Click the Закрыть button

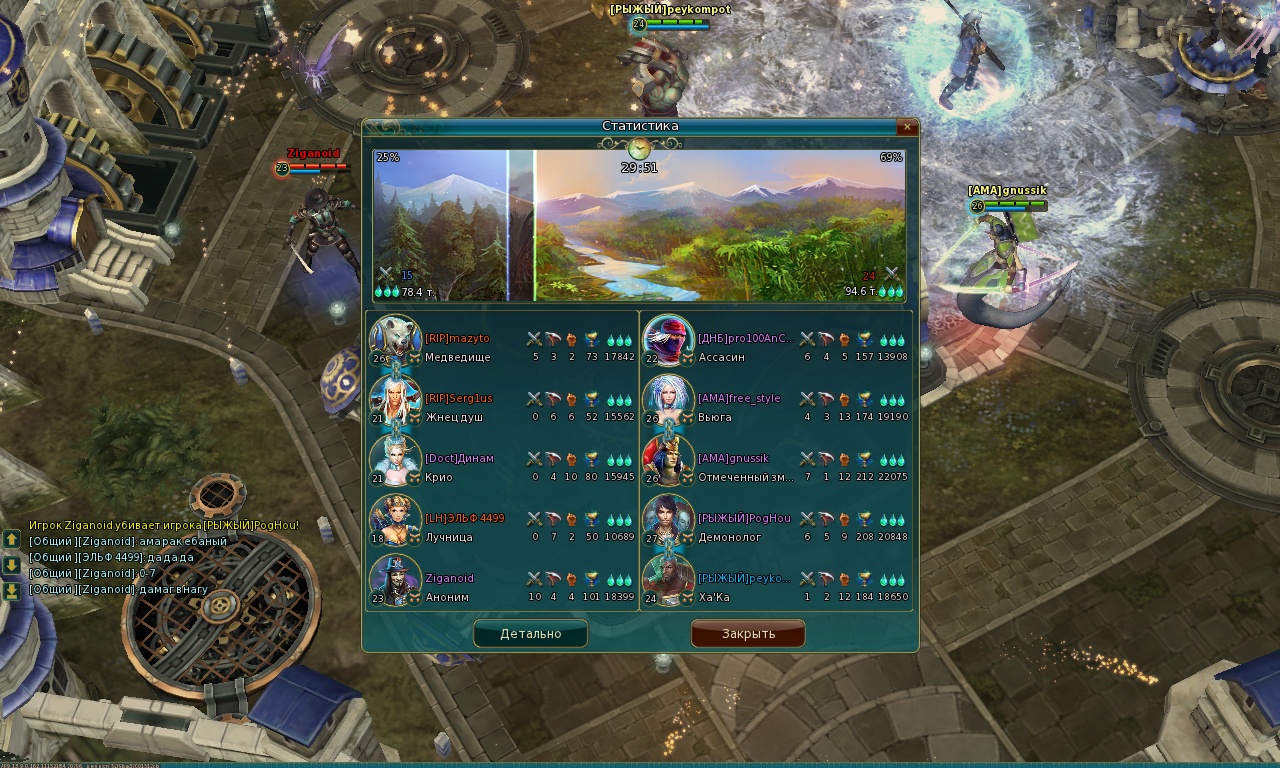pos(748,633)
